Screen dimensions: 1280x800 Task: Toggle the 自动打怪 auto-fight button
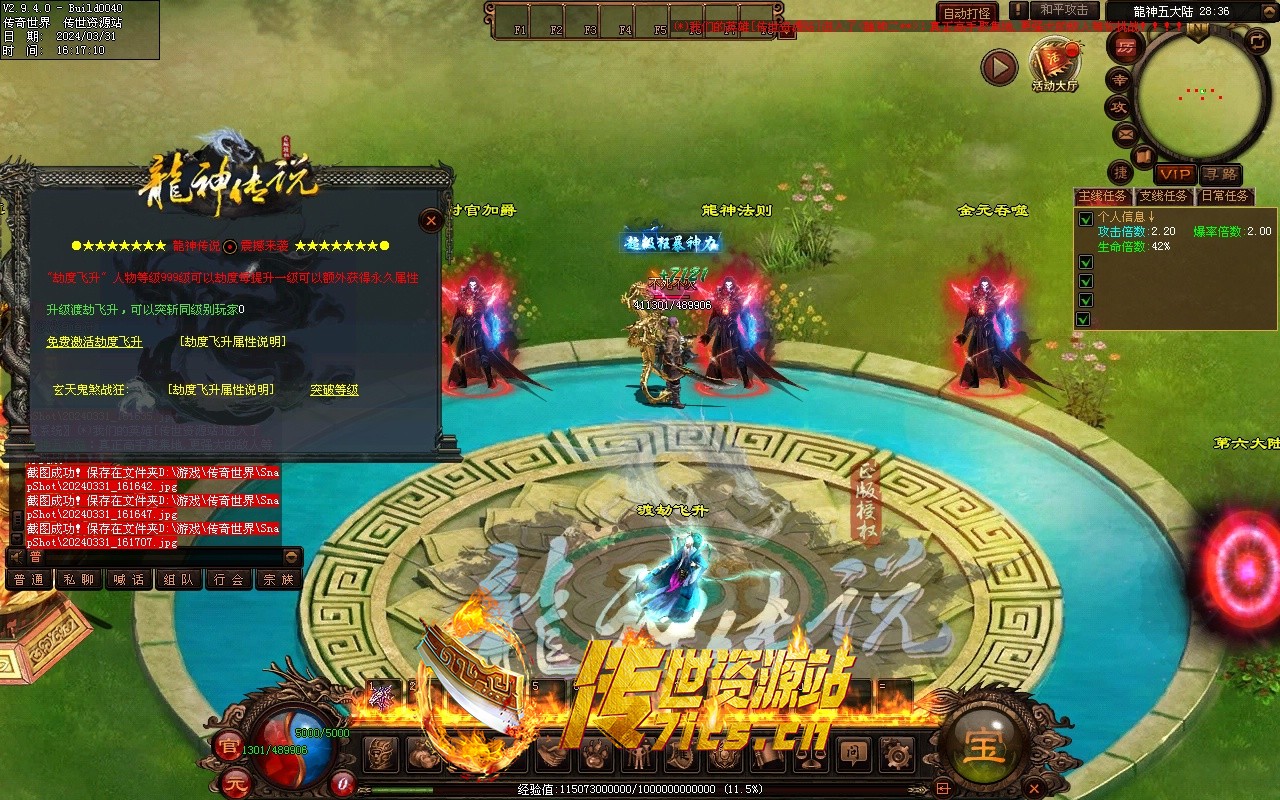point(967,13)
